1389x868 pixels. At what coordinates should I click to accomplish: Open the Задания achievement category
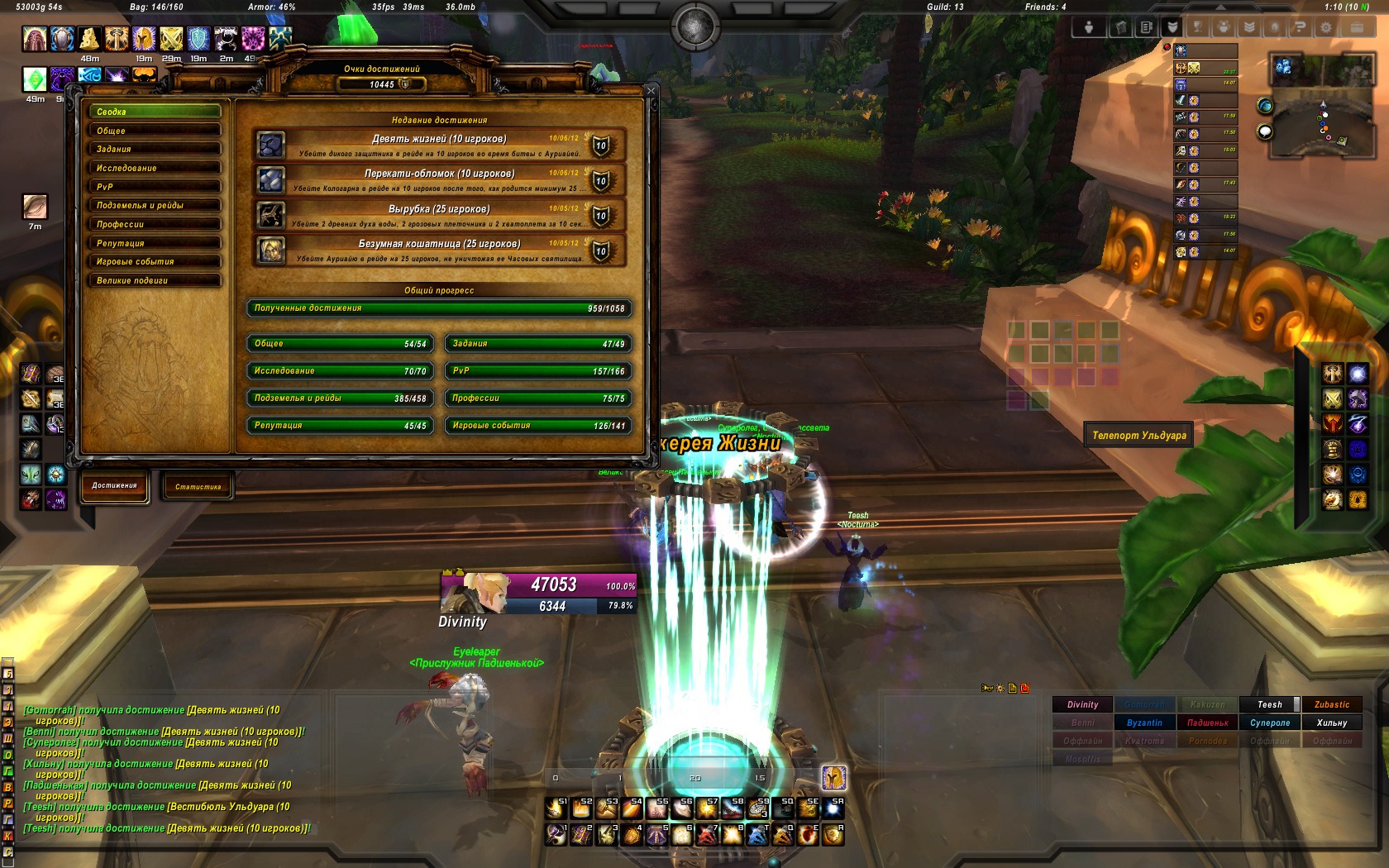click(x=155, y=150)
